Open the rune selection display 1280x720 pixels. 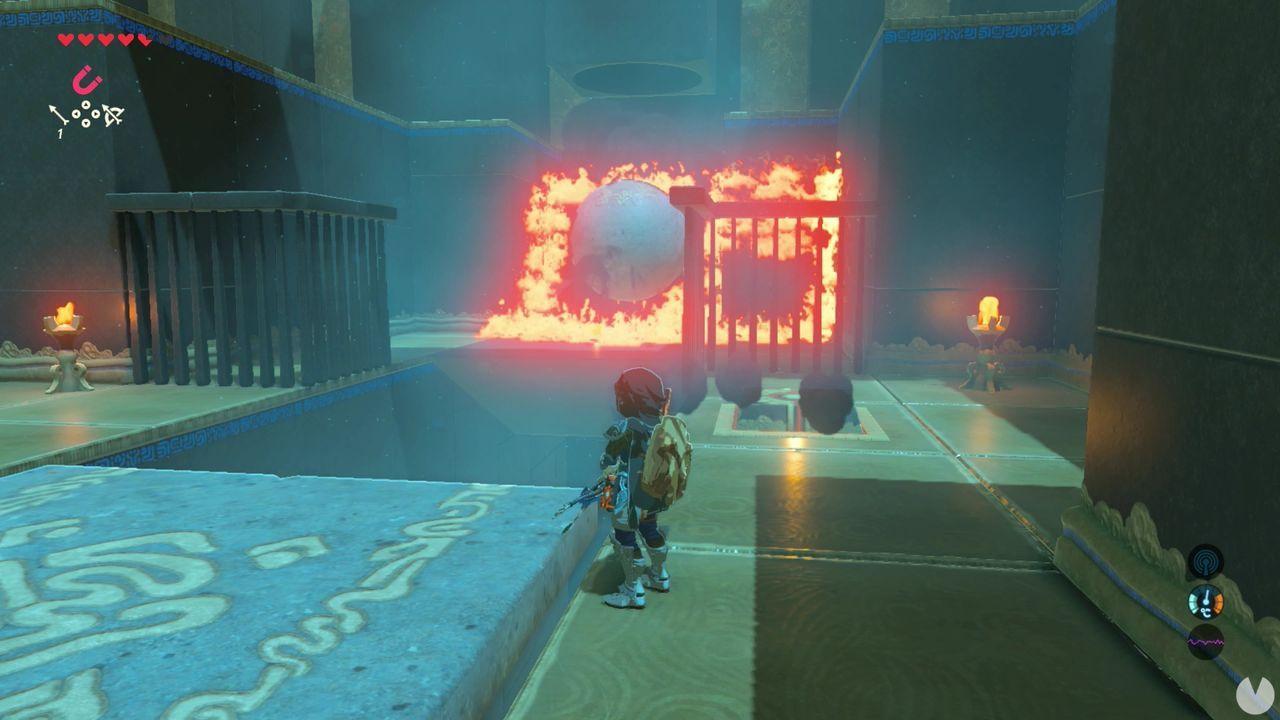[x=87, y=79]
